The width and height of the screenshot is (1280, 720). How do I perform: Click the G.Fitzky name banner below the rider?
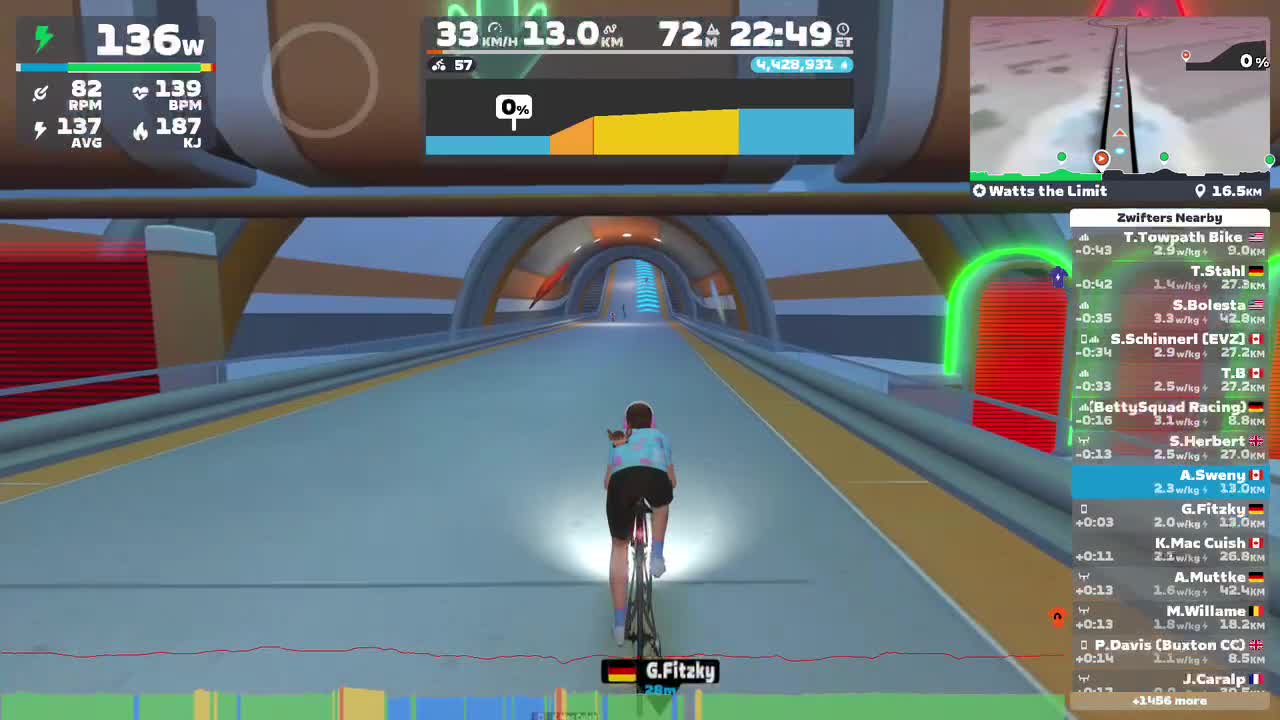click(659, 672)
